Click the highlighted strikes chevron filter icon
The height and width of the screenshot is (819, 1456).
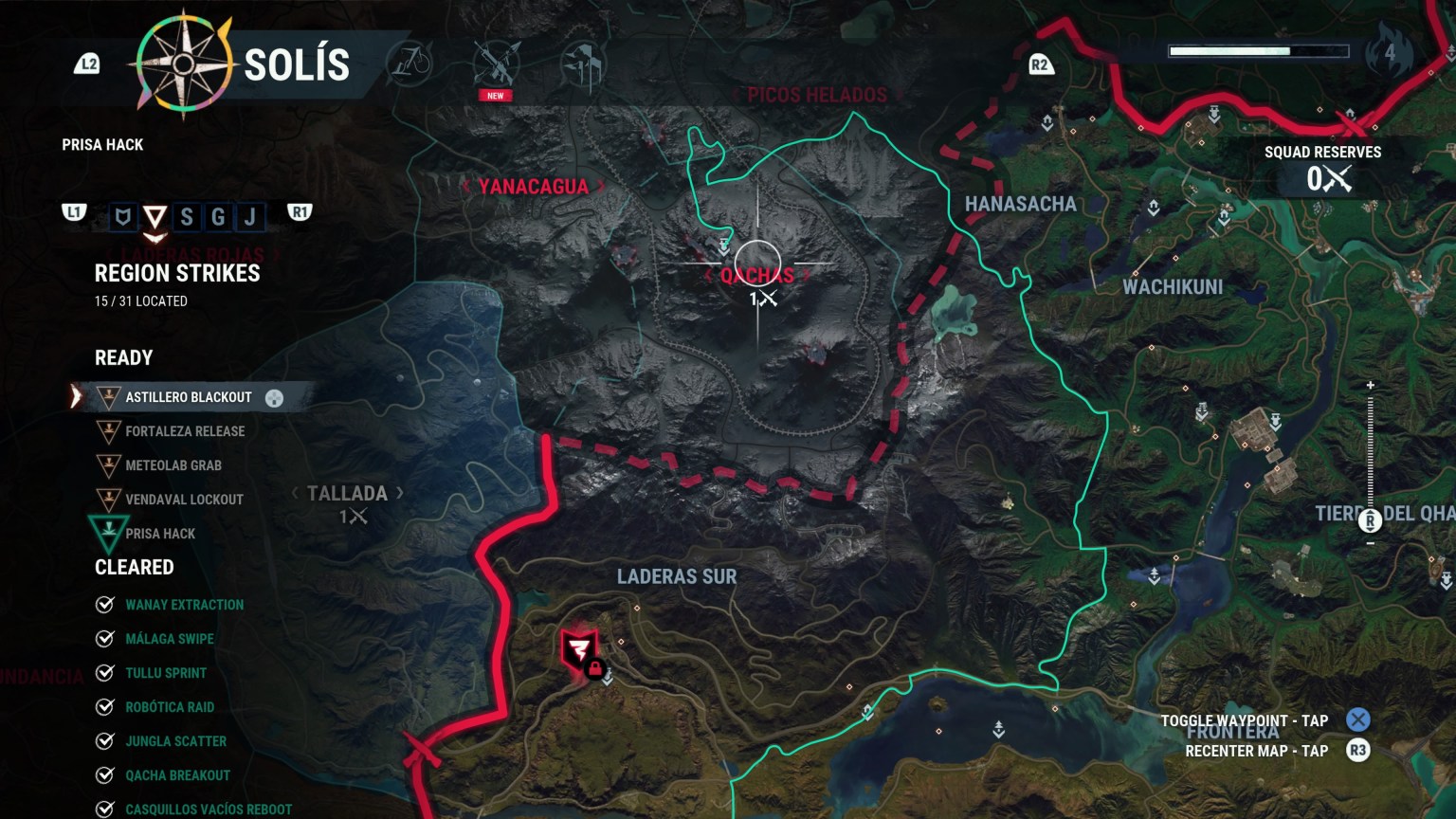[x=157, y=215]
